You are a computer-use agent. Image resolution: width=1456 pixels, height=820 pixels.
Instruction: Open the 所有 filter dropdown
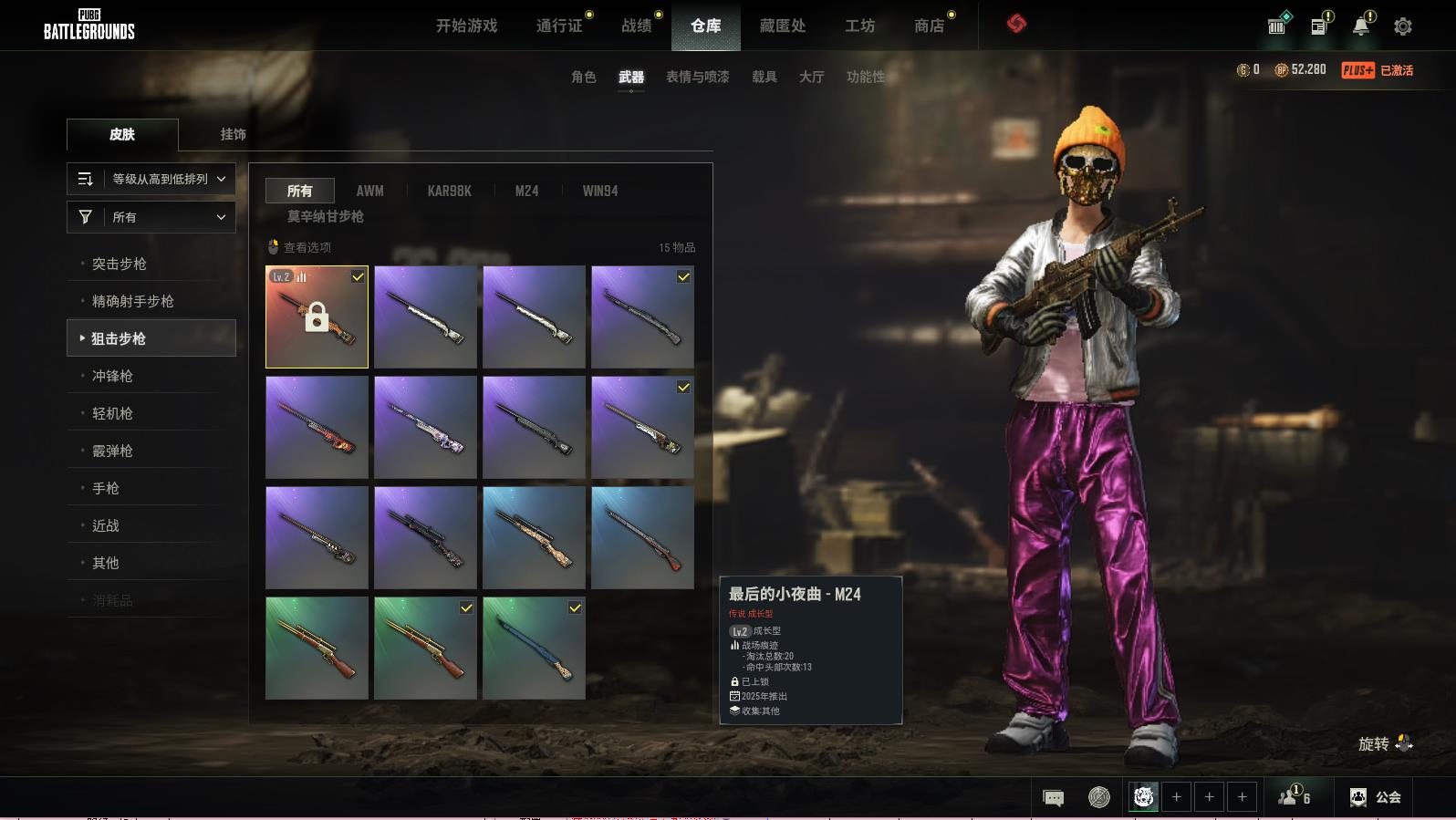(x=151, y=217)
